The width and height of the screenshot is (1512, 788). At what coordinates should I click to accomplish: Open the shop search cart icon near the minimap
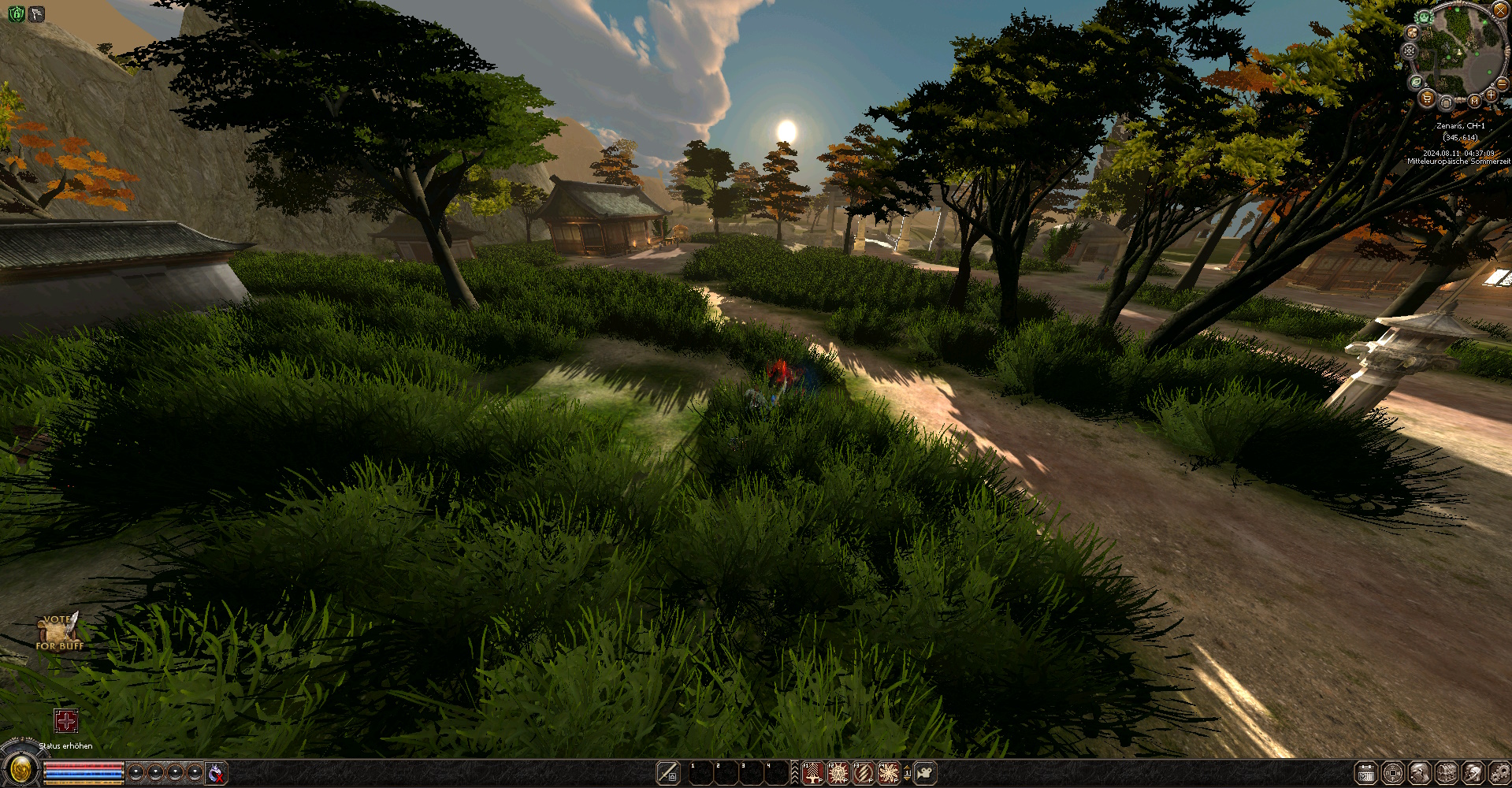click(x=1426, y=99)
